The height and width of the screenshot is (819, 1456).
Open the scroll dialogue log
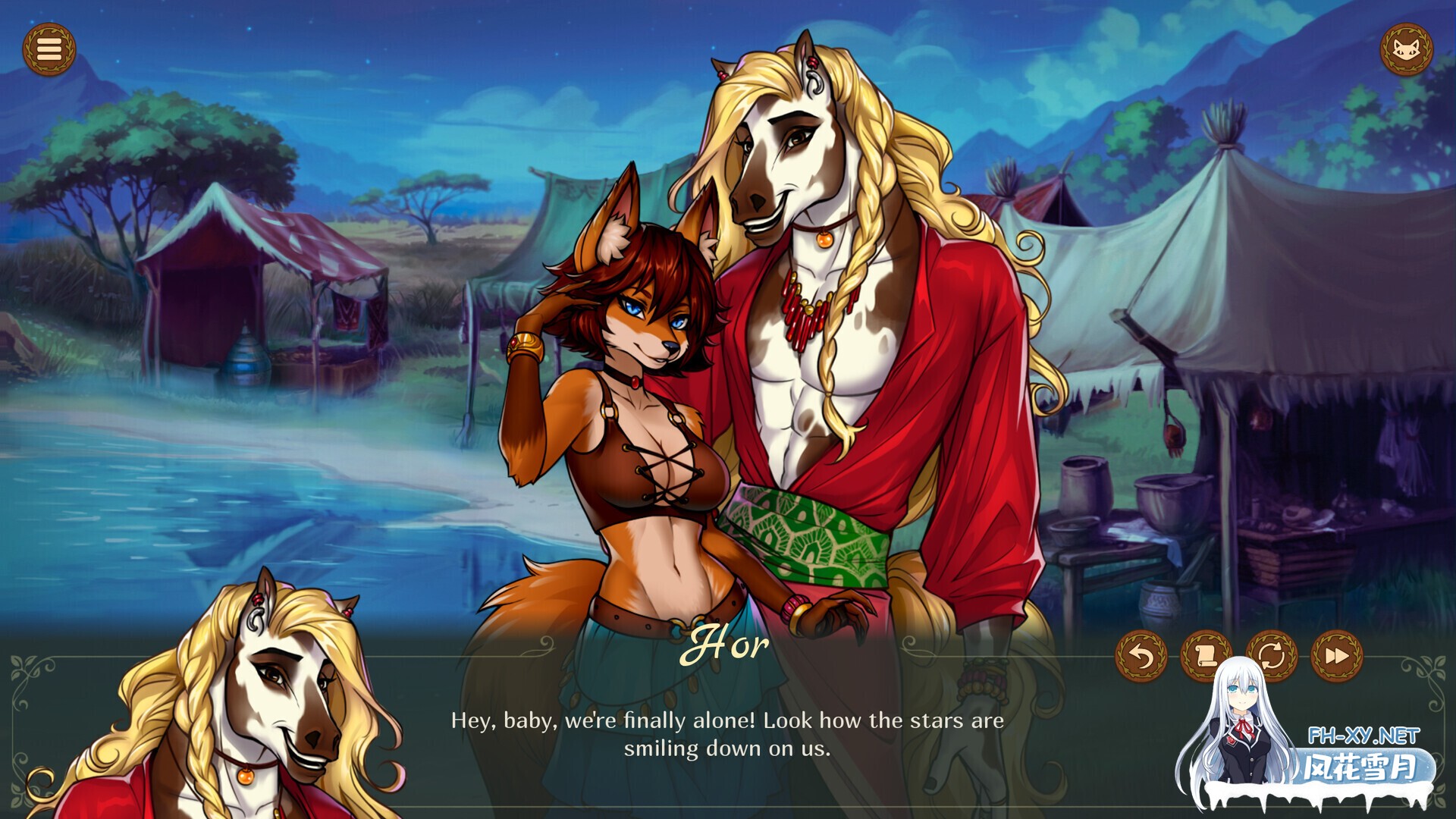(x=1206, y=655)
